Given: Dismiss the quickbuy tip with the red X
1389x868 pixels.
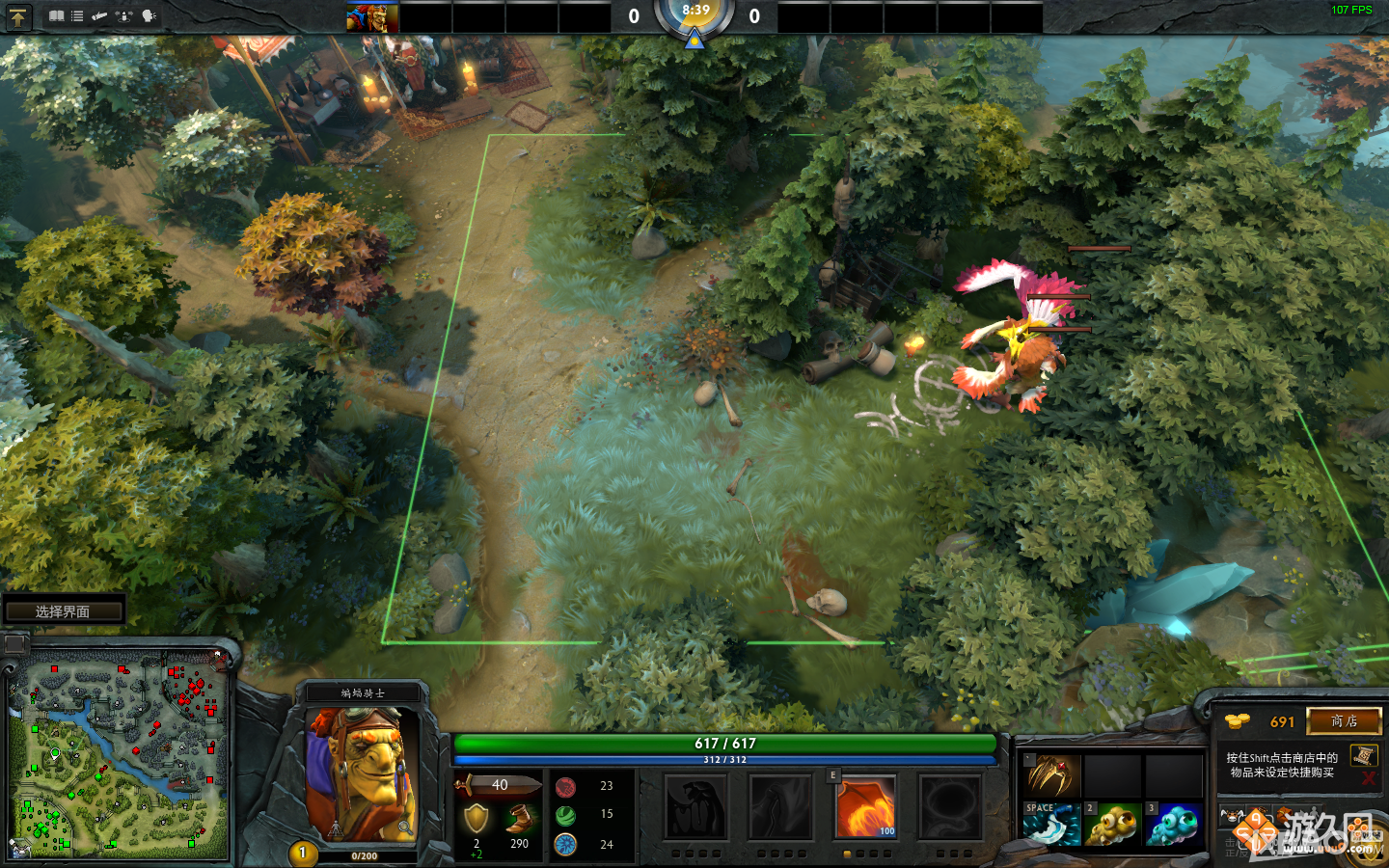Looking at the screenshot, I should pos(1368,777).
